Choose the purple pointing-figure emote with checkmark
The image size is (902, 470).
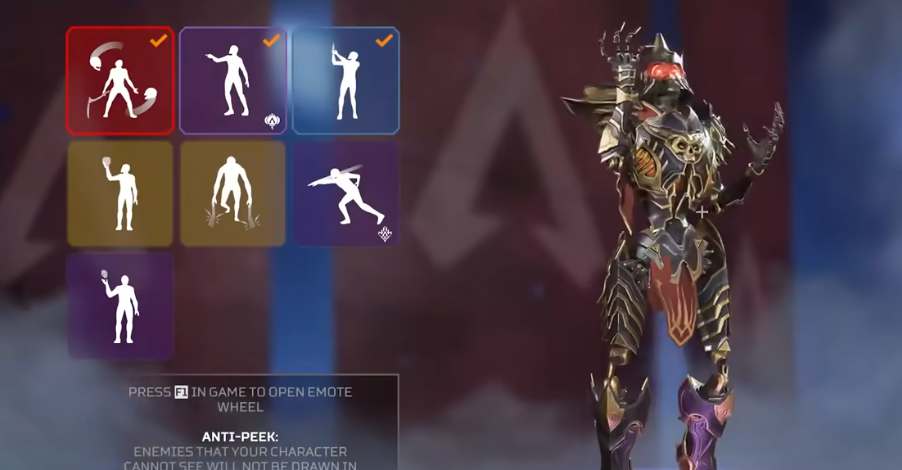coord(233,80)
